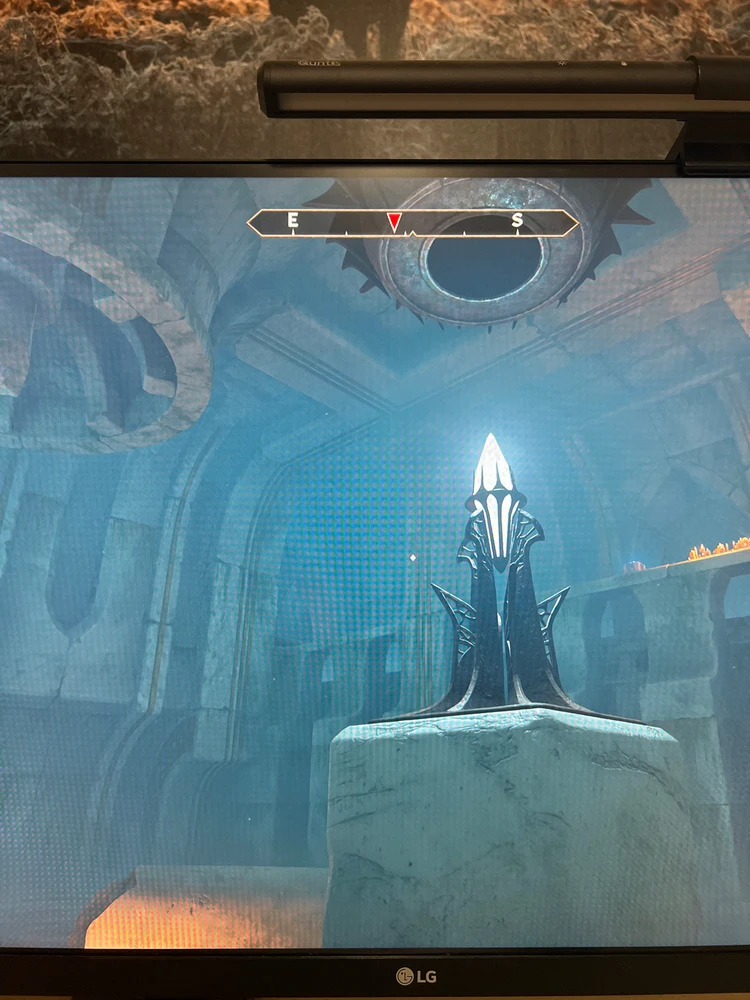750x1000 pixels.
Task: Click the red quest marker on the compass
Action: click(x=395, y=221)
